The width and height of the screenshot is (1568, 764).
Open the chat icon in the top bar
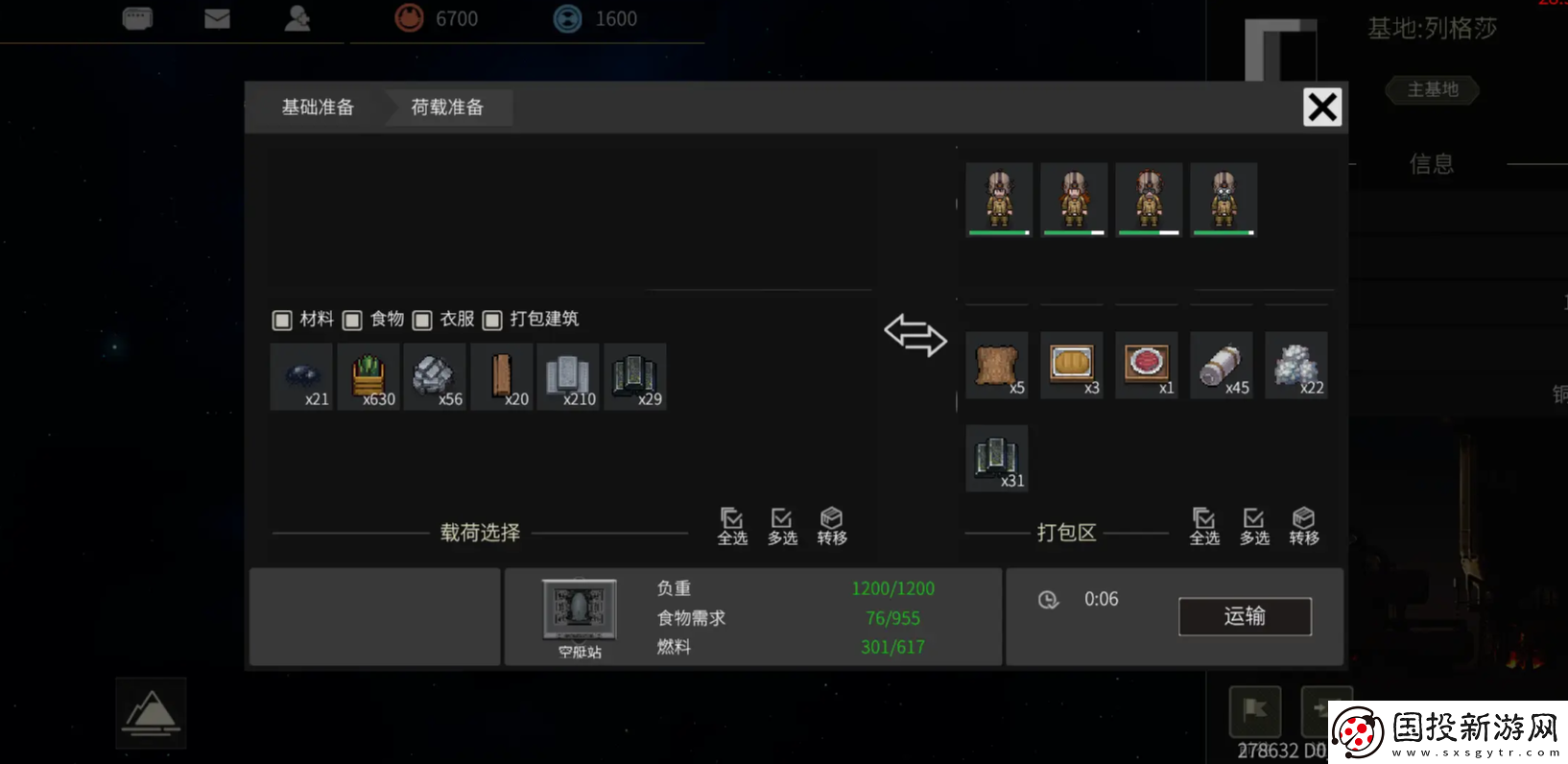click(x=135, y=16)
